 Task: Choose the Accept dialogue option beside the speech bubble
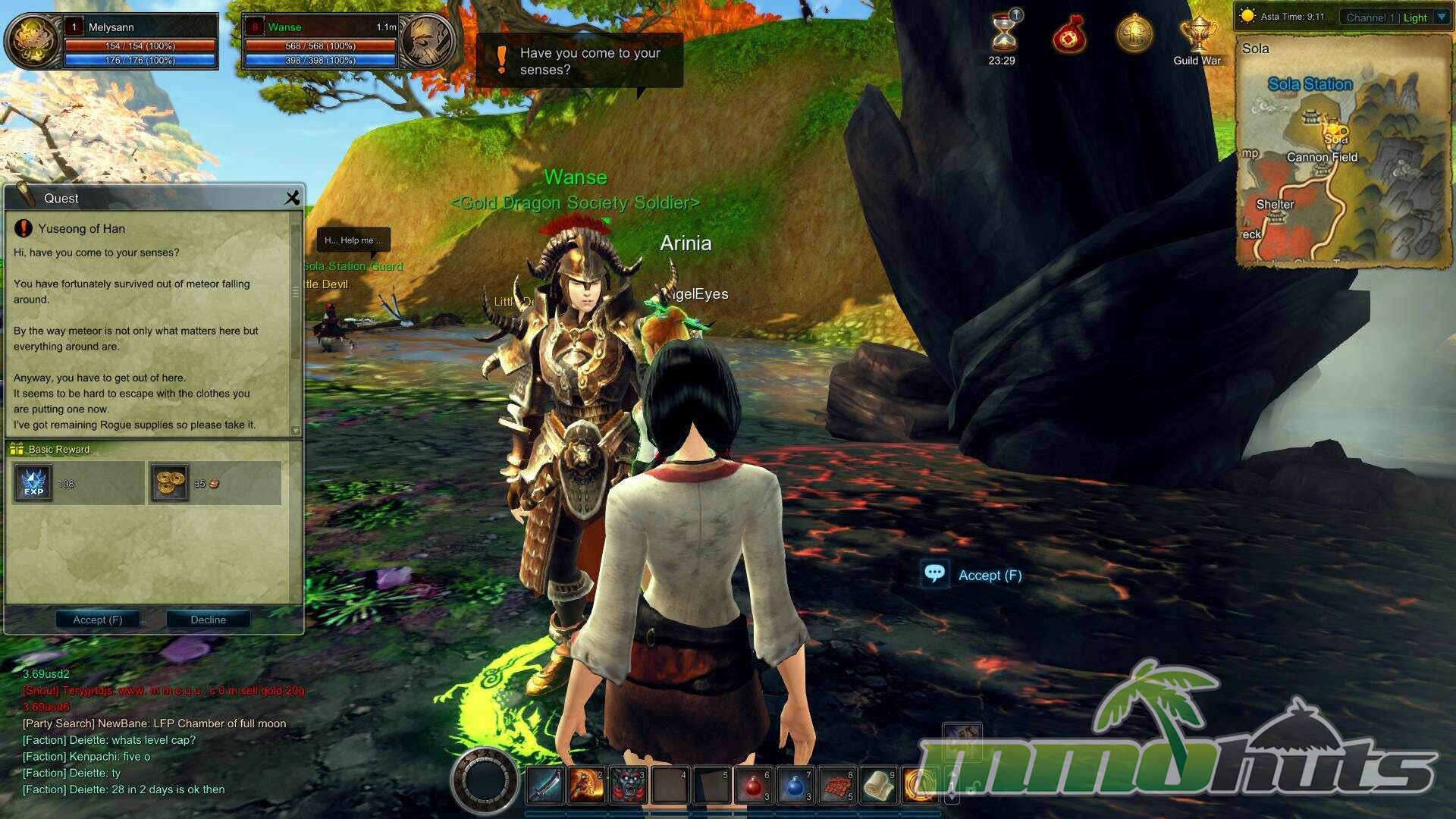[989, 576]
